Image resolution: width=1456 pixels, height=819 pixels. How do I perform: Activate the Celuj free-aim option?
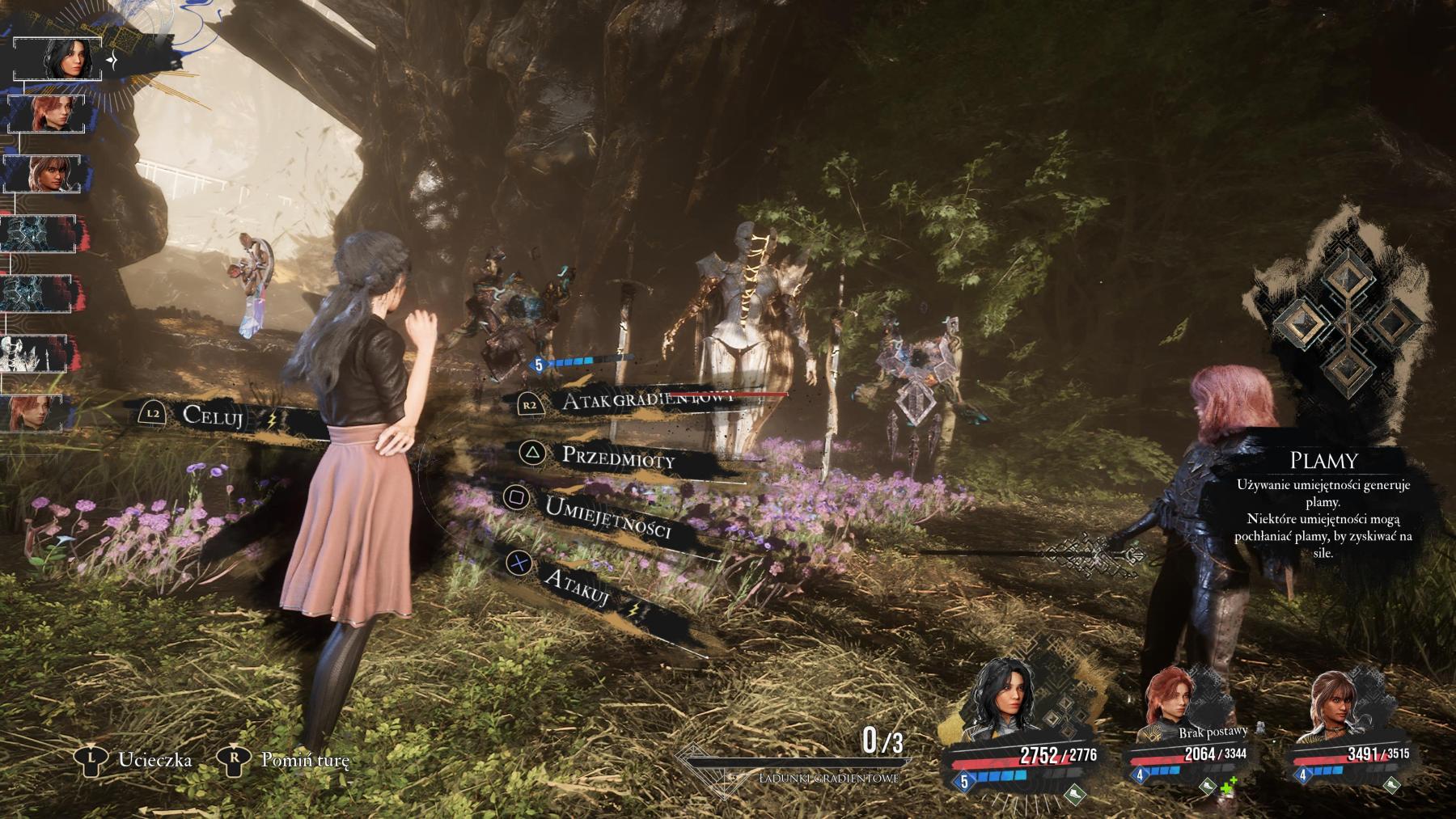[214, 415]
